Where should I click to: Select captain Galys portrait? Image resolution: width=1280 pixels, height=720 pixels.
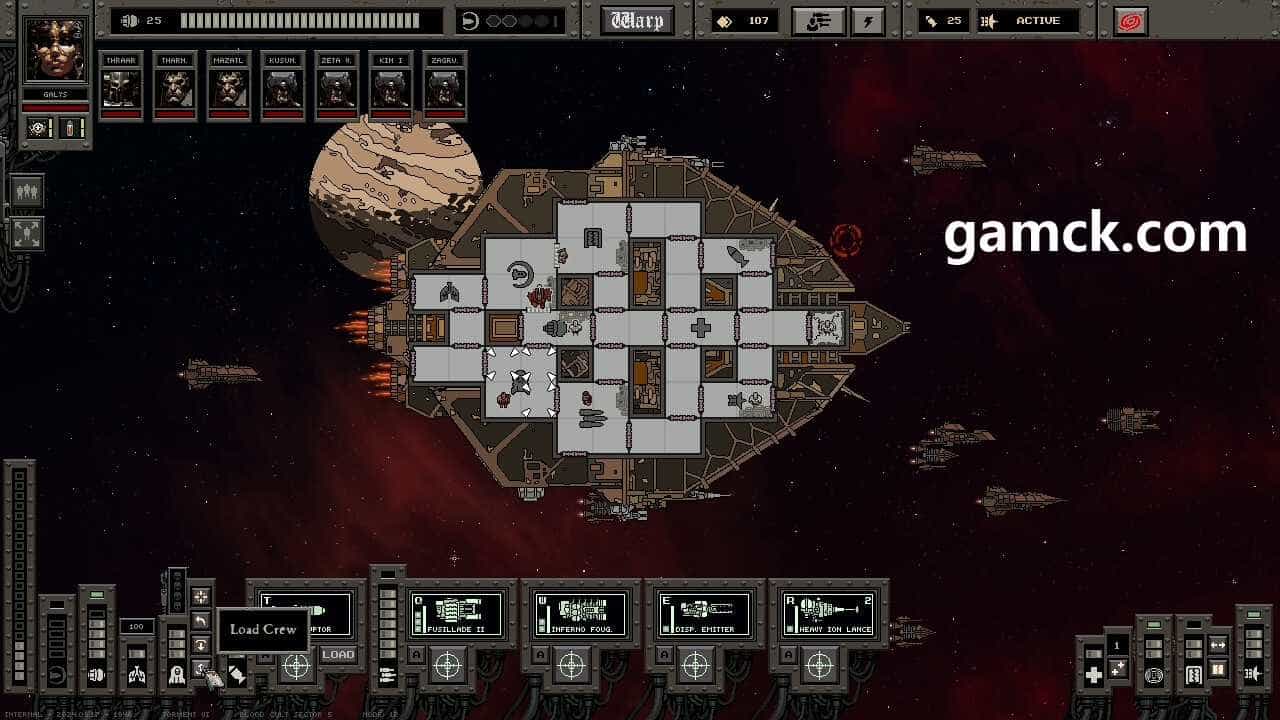[x=56, y=51]
